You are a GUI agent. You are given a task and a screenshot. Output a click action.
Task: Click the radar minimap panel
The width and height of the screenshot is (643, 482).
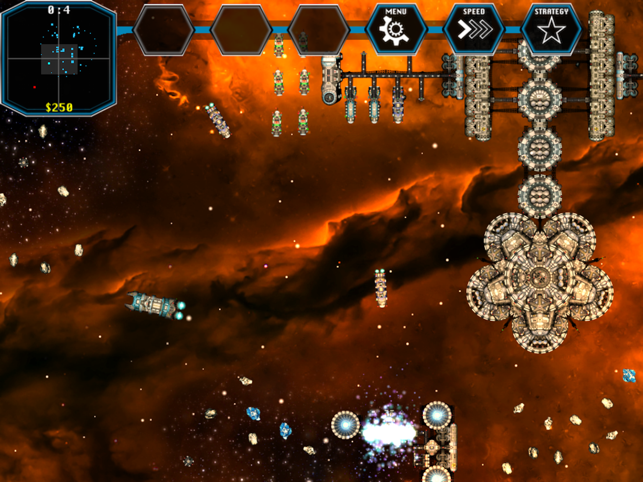point(59,54)
